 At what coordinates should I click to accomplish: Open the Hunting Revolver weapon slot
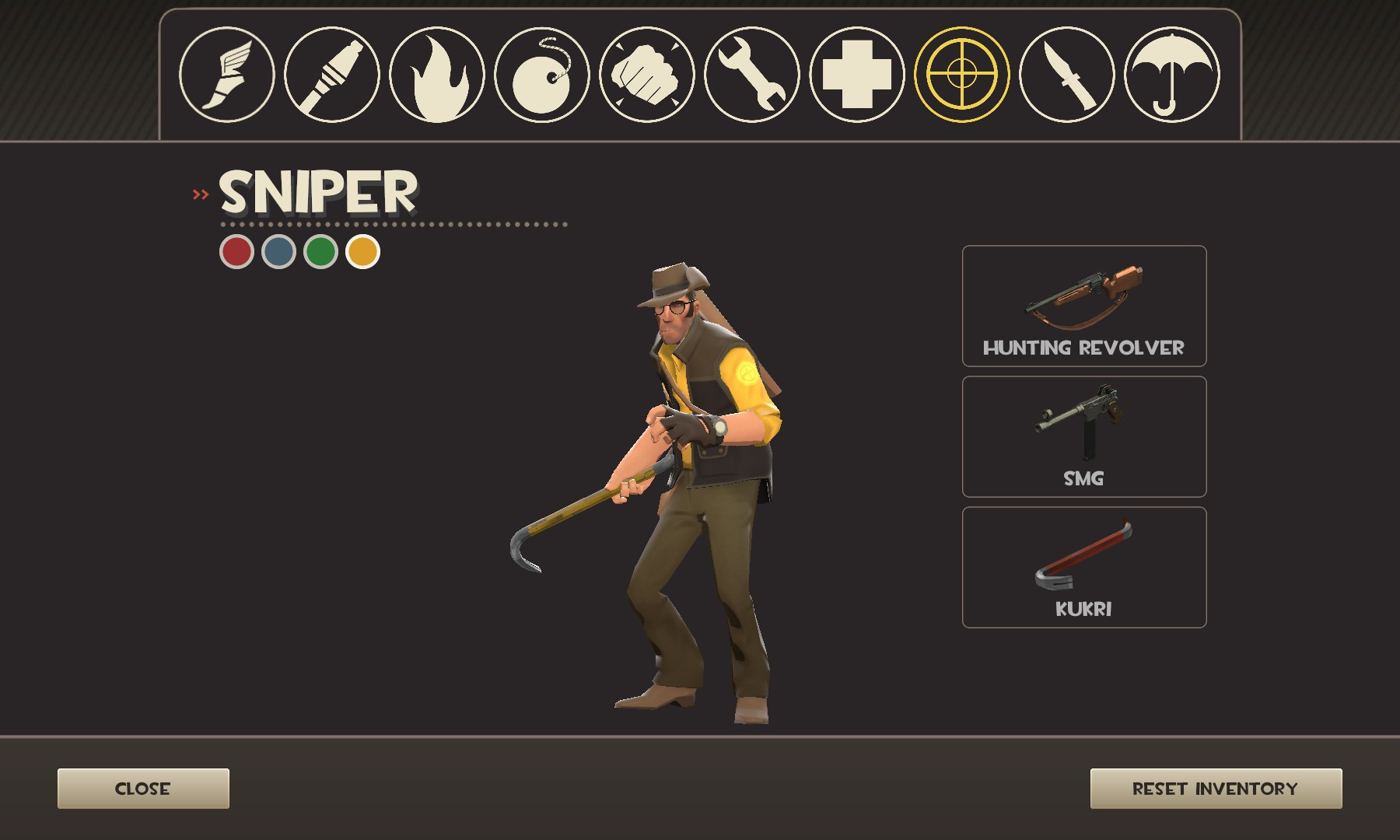[1083, 306]
